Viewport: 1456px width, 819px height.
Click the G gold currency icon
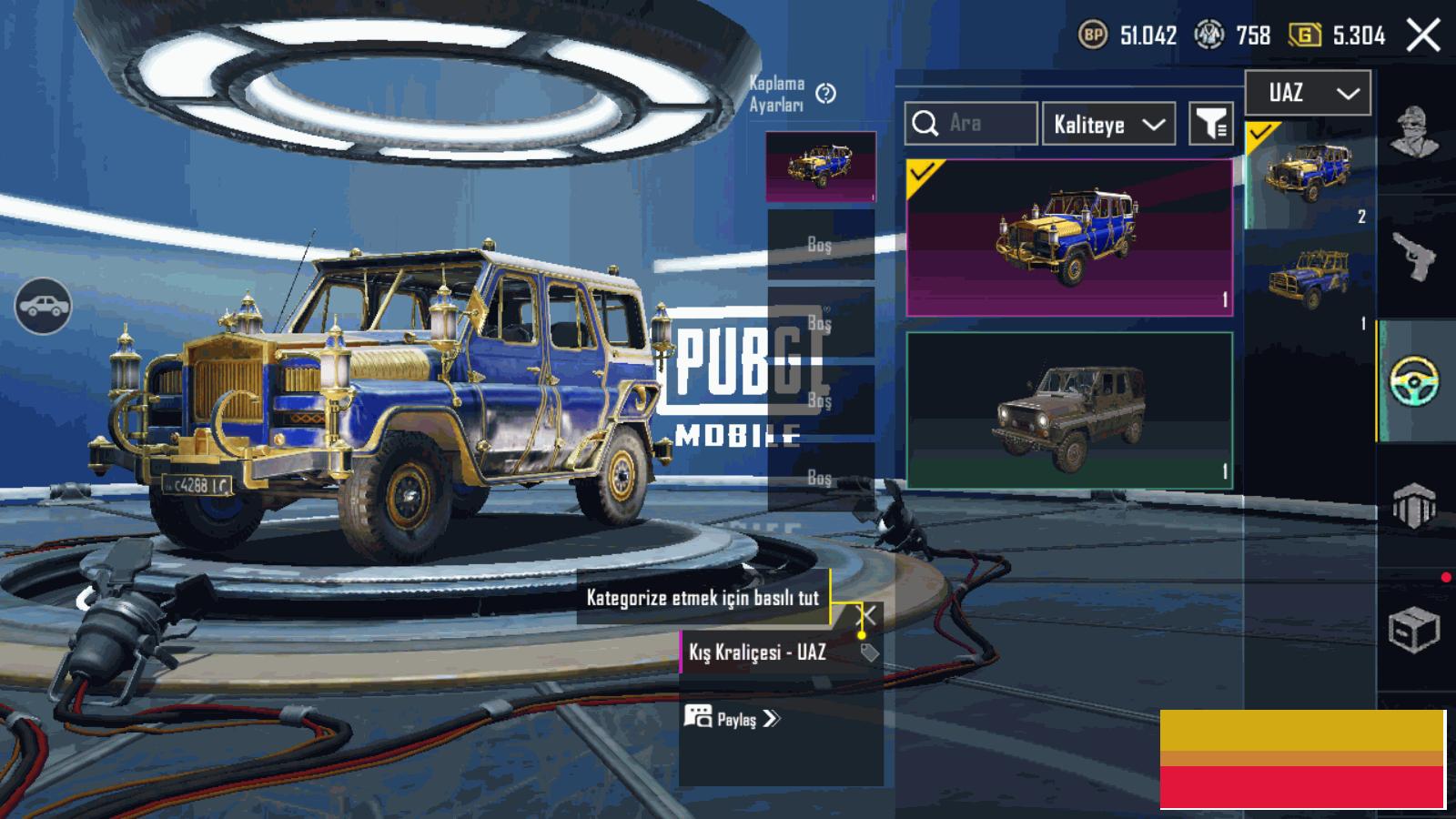click(1304, 35)
